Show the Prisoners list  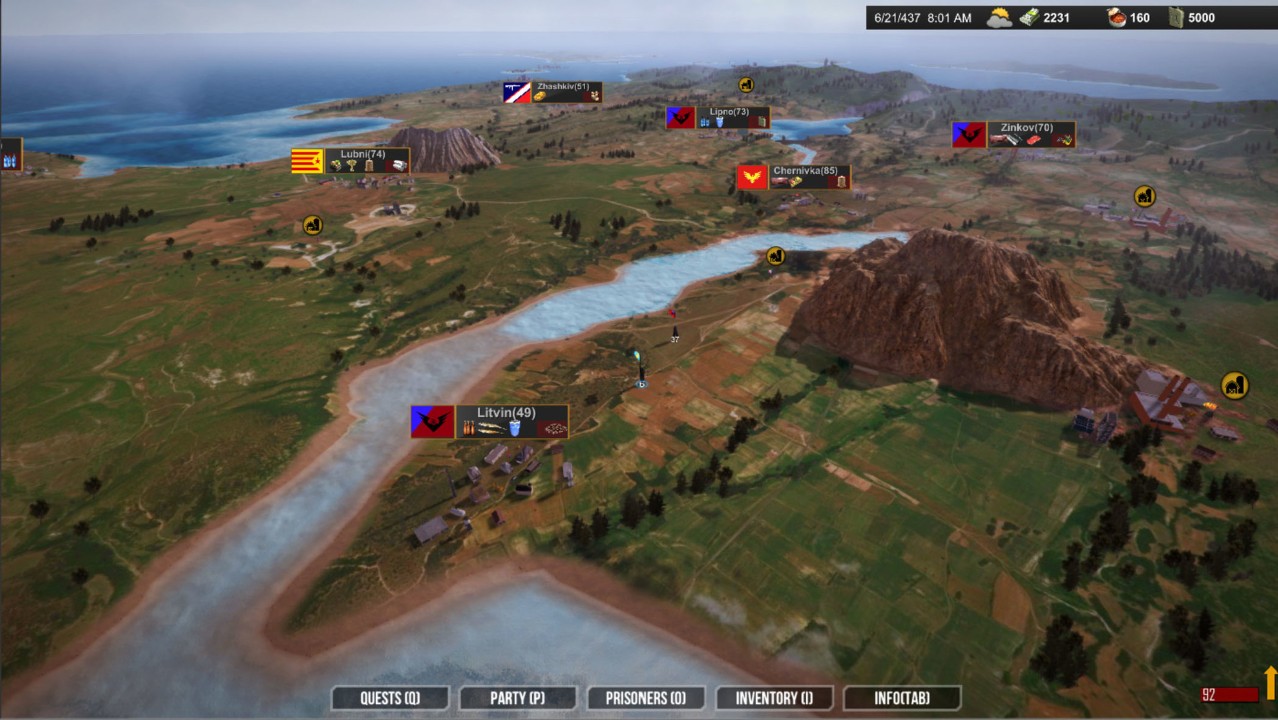pyautogui.click(x=645, y=698)
